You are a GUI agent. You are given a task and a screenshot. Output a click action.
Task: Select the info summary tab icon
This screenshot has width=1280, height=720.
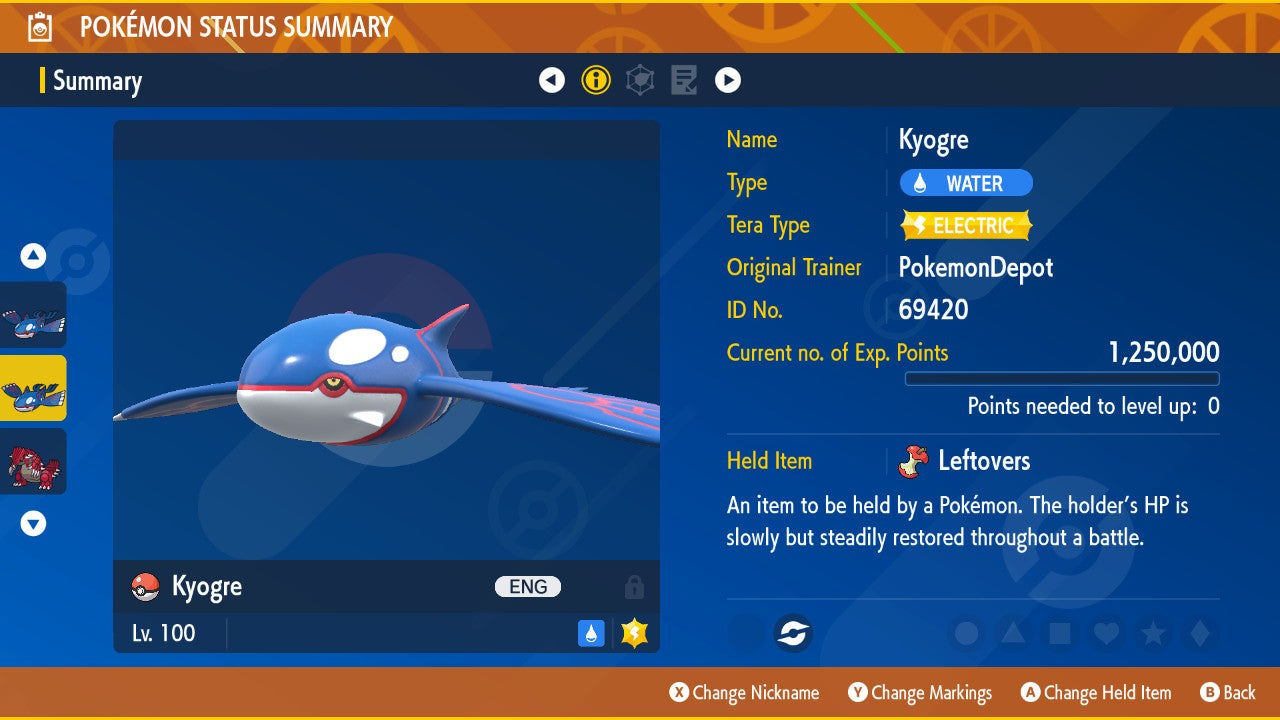[x=596, y=80]
